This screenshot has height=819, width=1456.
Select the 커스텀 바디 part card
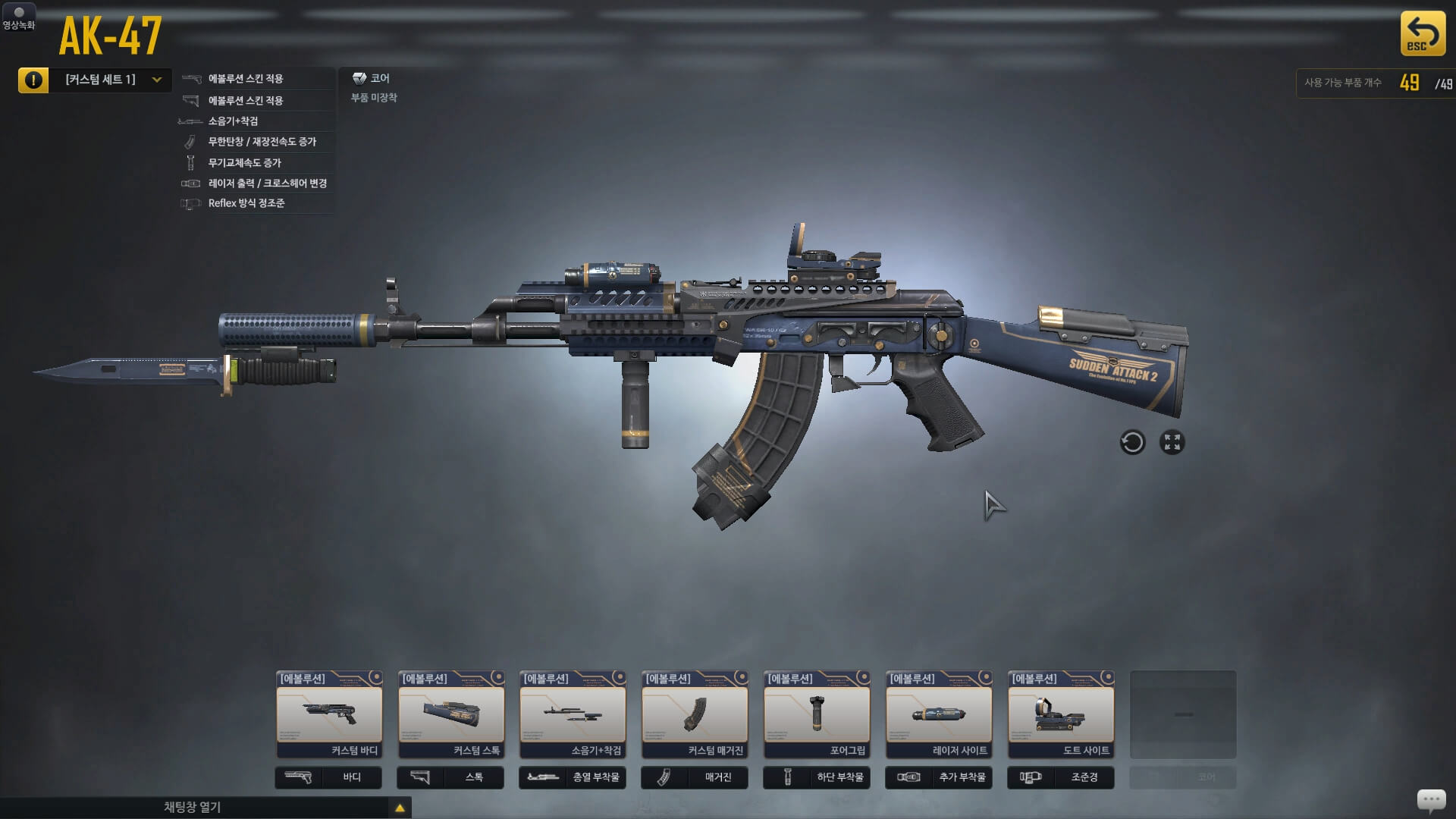(329, 714)
